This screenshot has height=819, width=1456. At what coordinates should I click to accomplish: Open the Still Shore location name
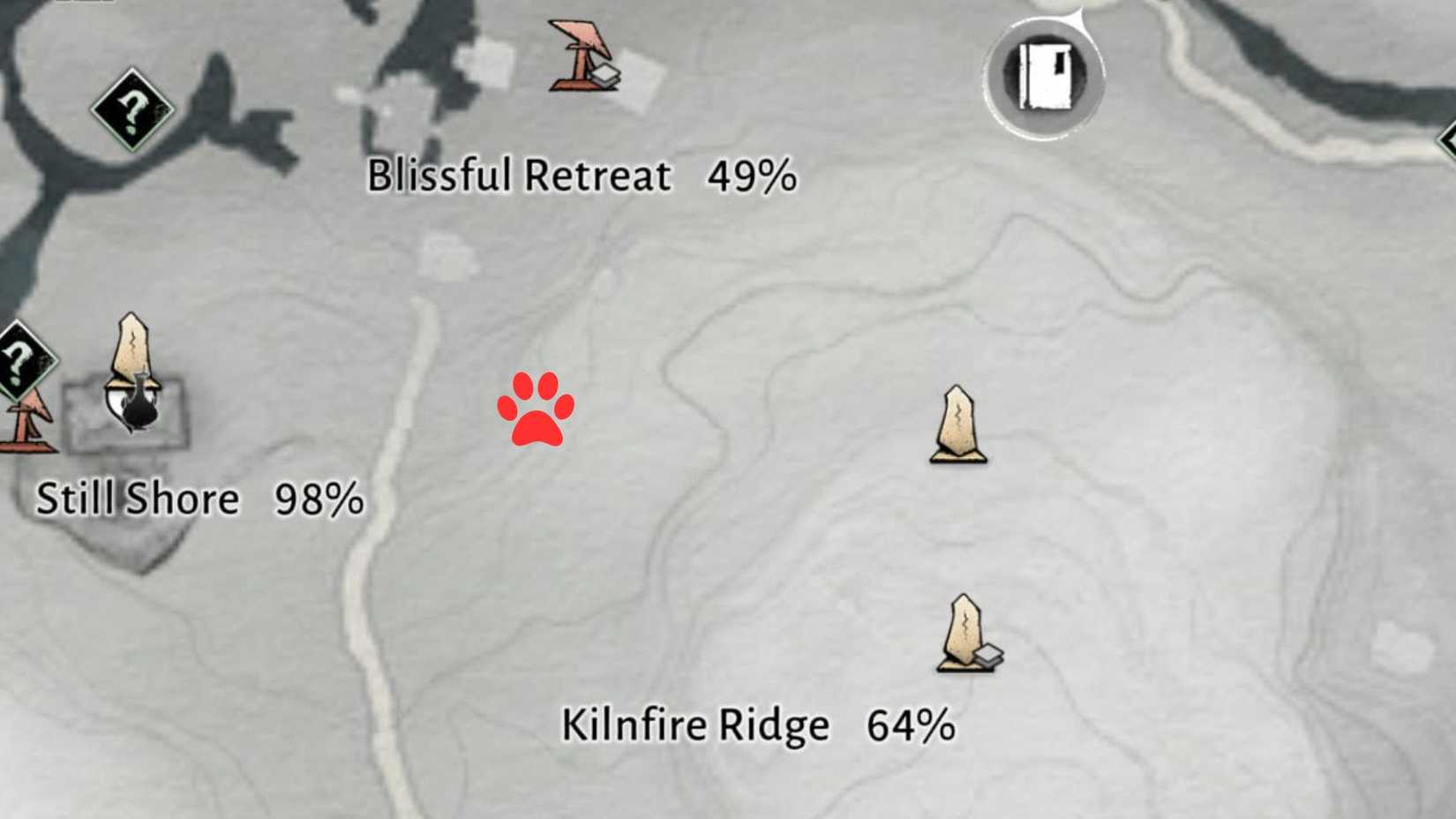pos(137,499)
